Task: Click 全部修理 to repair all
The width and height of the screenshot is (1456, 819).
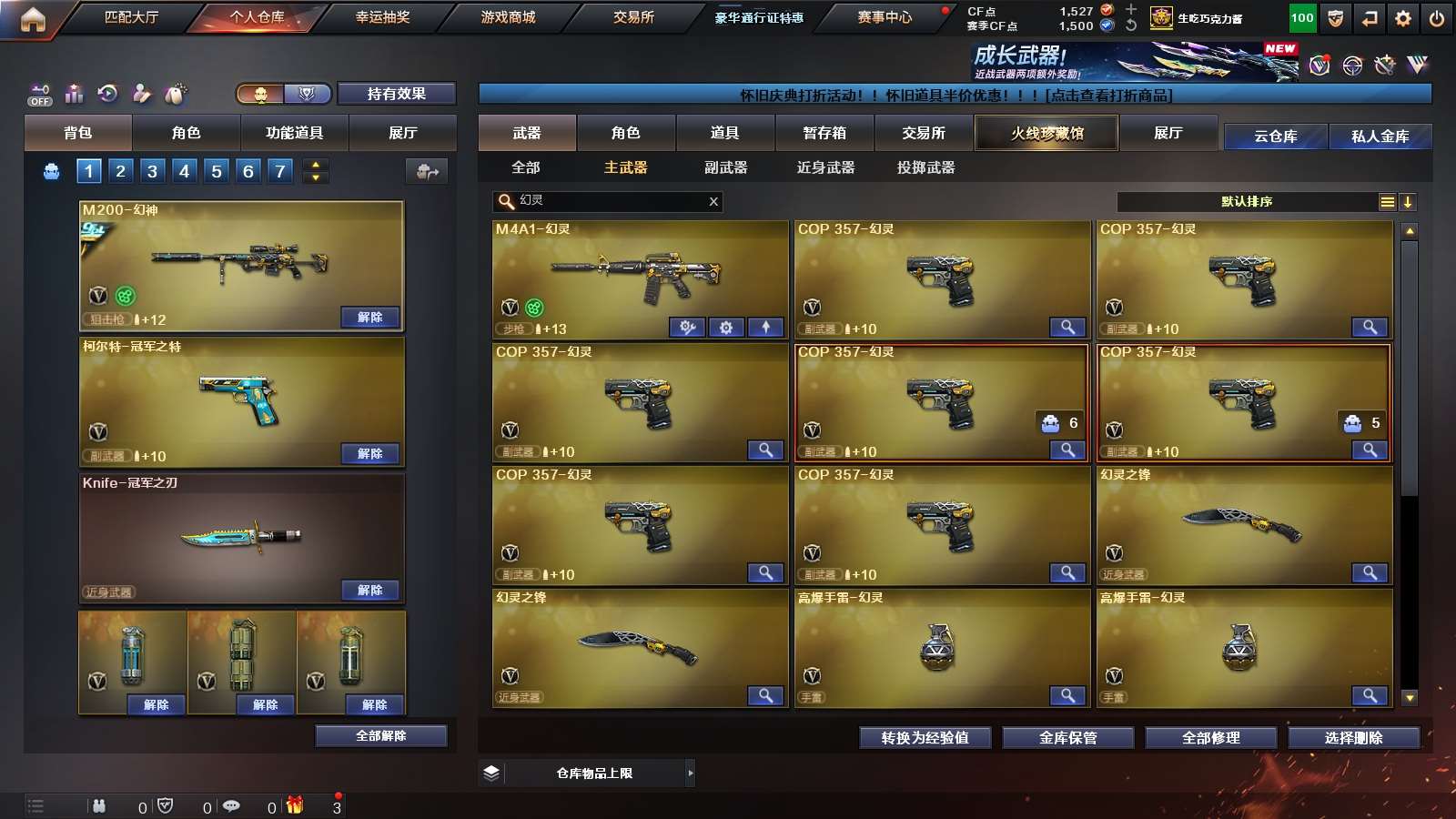Action: coord(1210,738)
